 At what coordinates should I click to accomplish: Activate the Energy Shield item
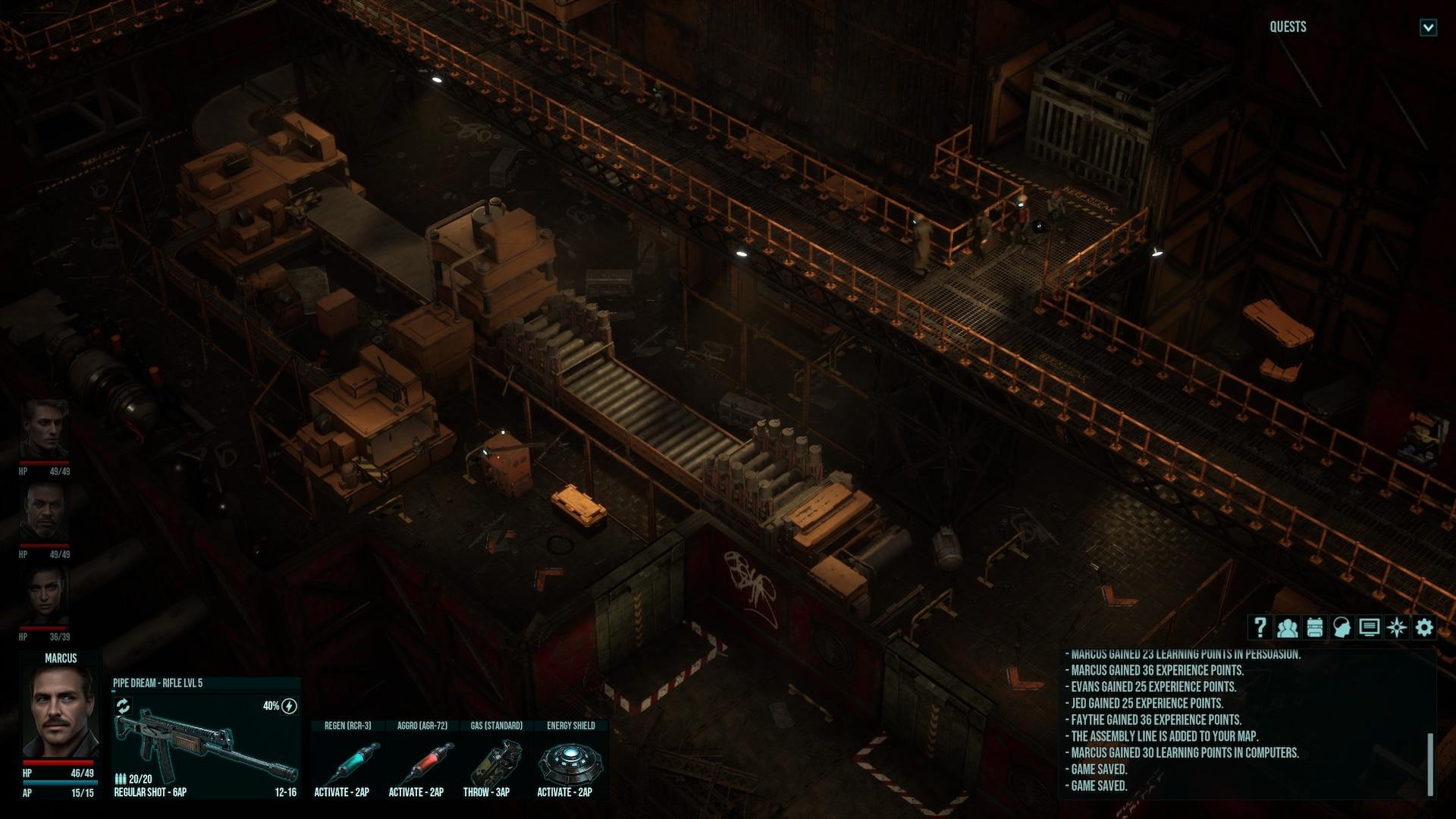[x=570, y=762]
